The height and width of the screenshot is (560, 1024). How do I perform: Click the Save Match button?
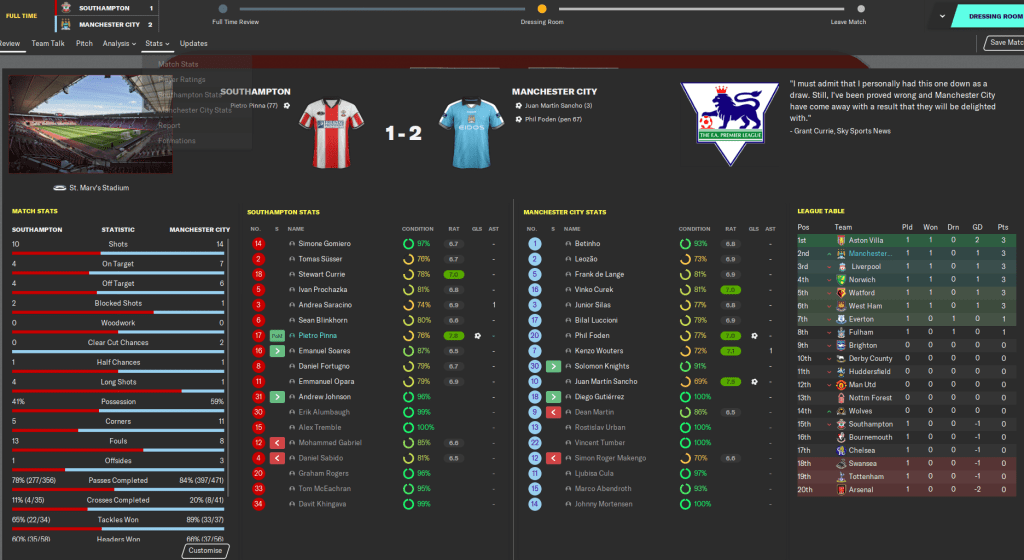[x=1004, y=43]
